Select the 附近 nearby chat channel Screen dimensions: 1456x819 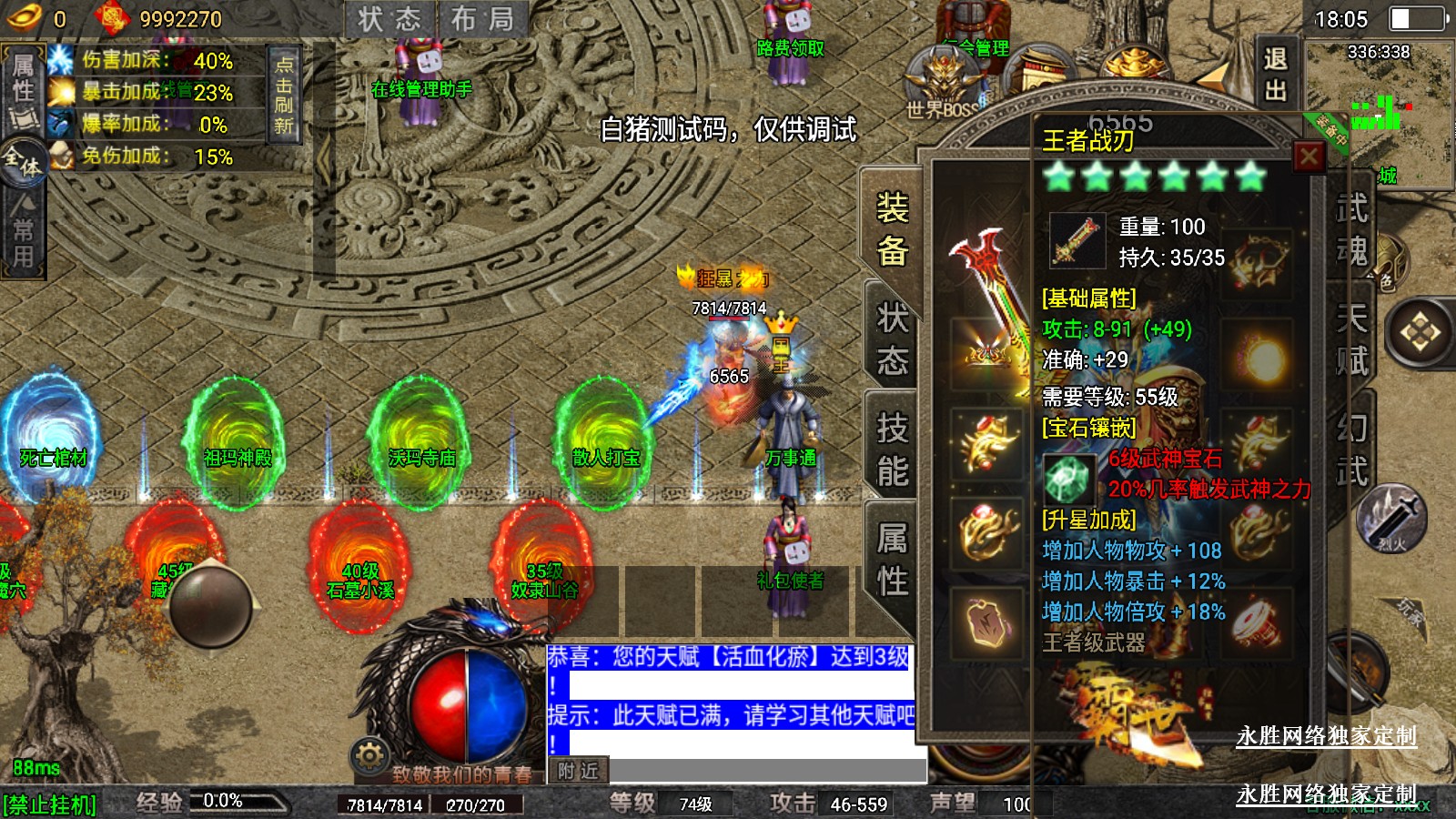pos(579,771)
